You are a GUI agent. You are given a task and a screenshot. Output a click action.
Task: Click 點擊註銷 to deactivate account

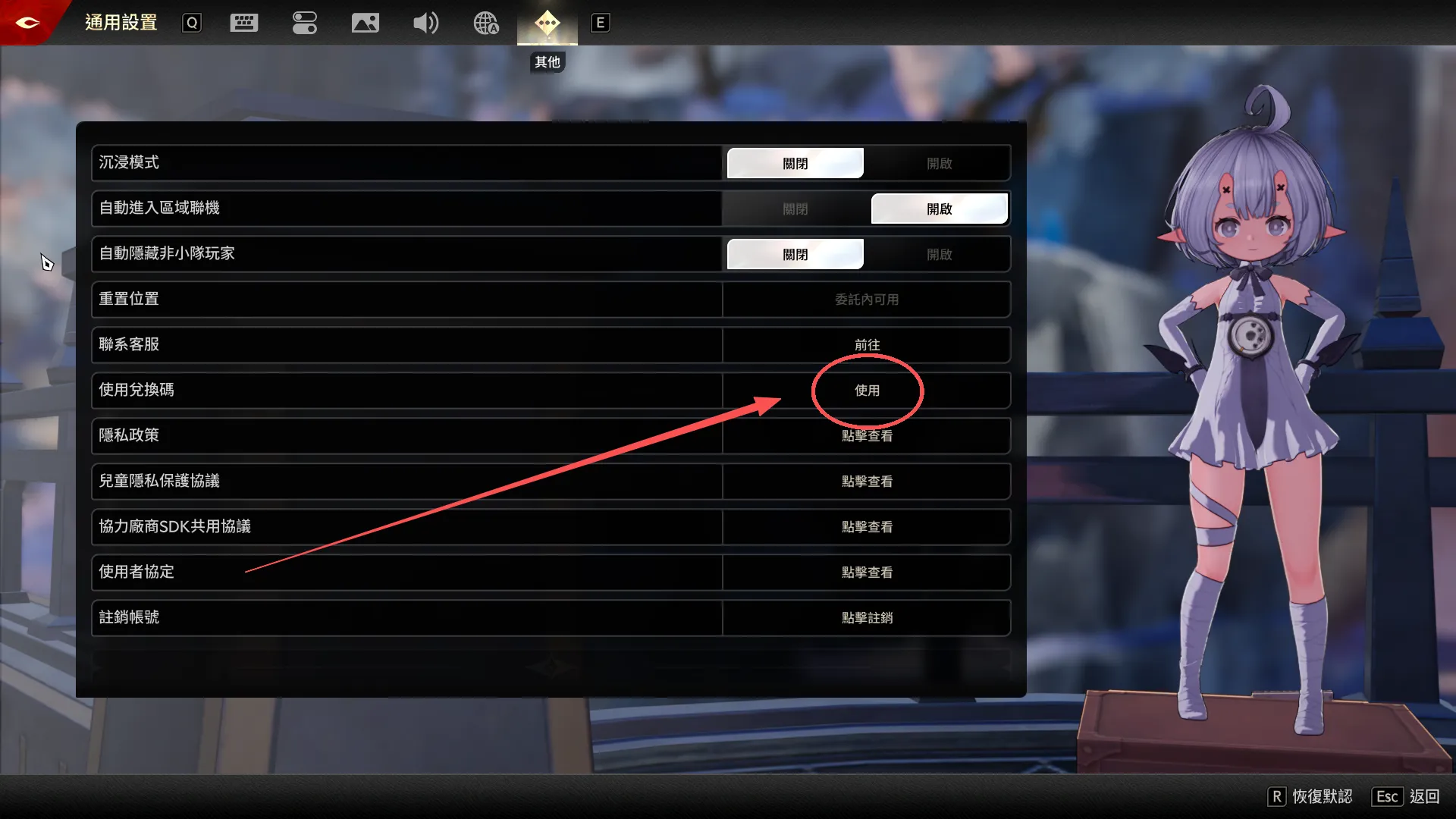pyautogui.click(x=867, y=617)
